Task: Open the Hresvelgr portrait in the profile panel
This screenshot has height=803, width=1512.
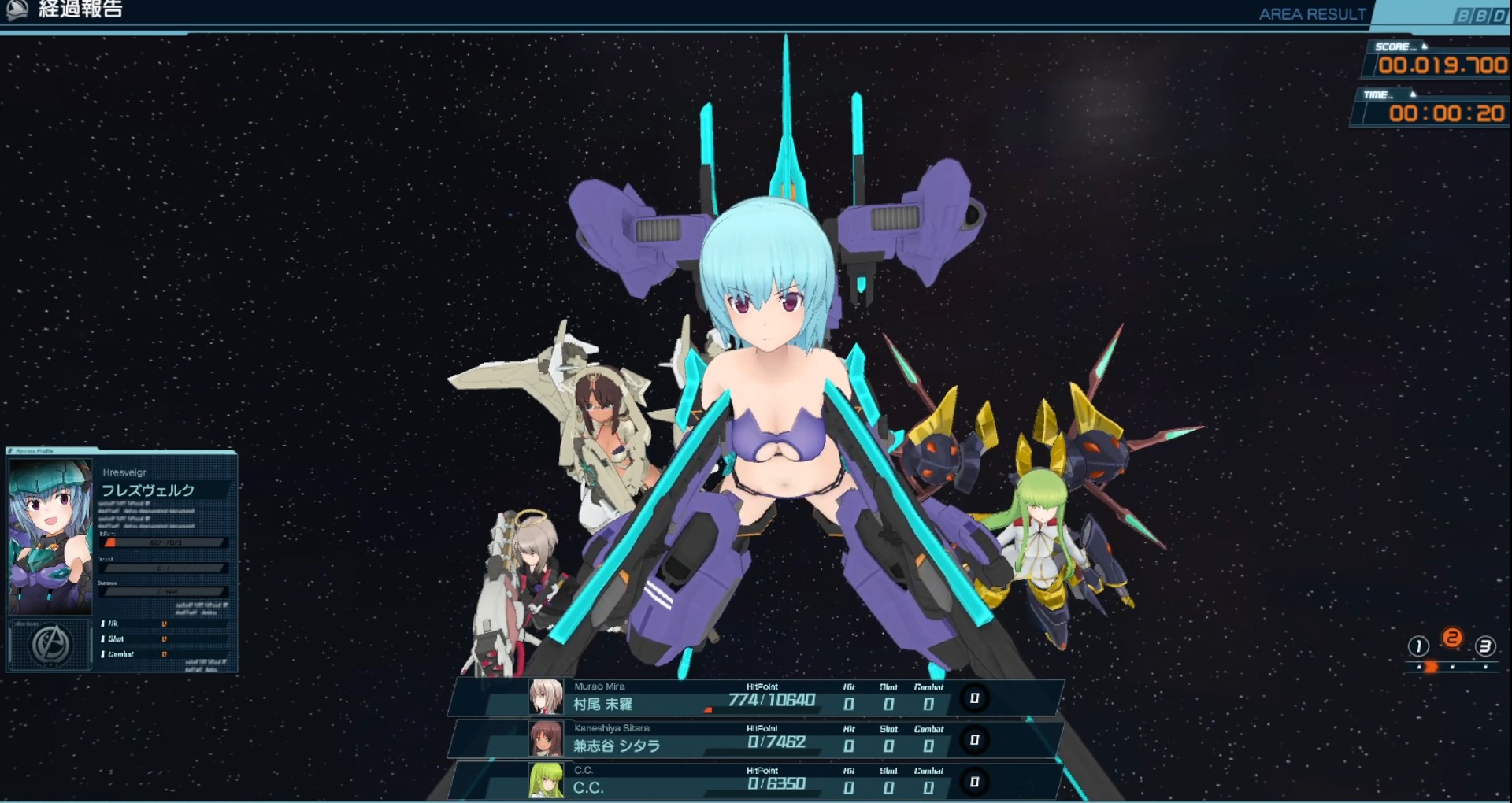Action: coord(50,537)
